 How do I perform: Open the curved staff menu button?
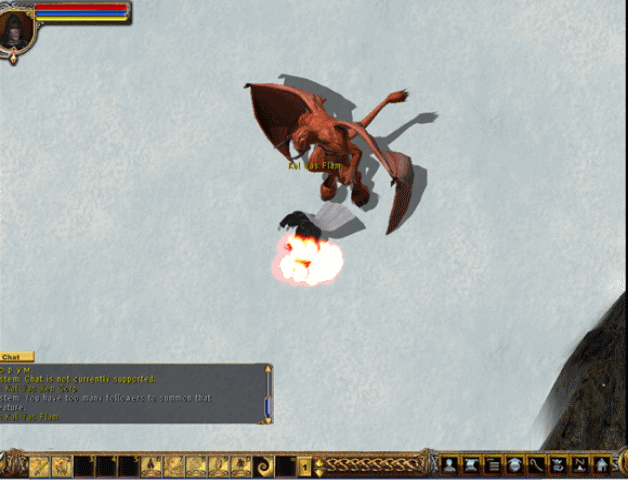(536, 465)
